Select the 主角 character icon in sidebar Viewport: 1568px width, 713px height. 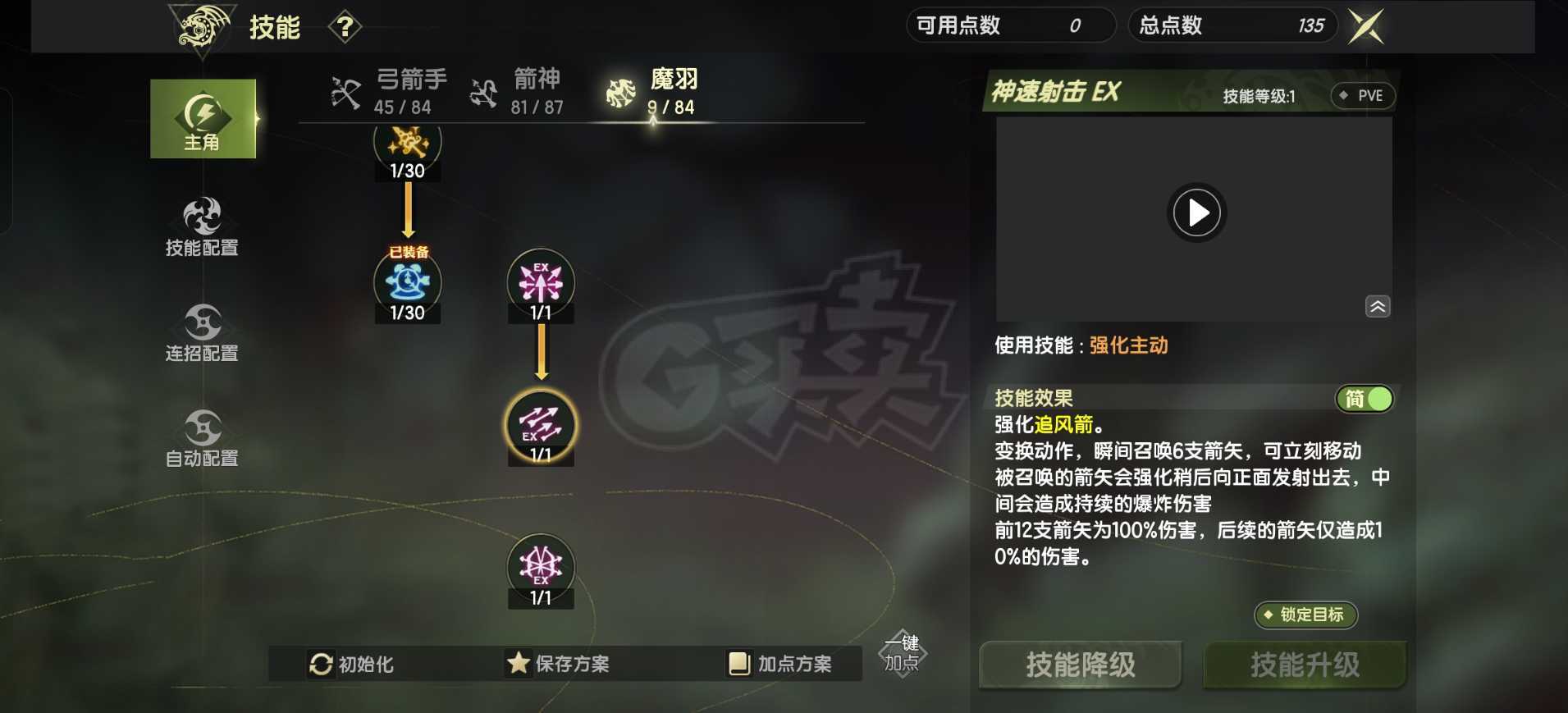pos(203,117)
